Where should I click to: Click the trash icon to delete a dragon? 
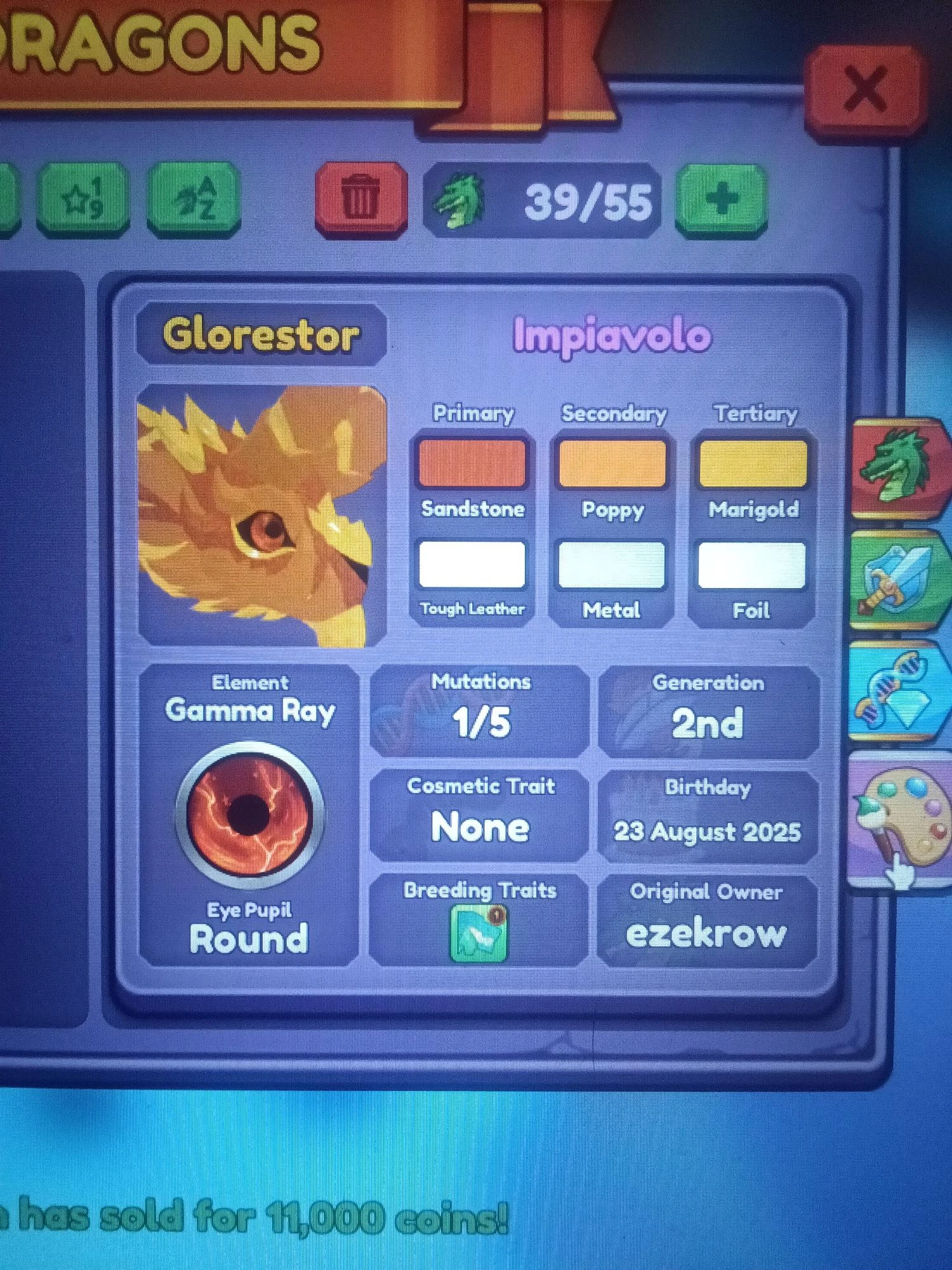click(x=362, y=198)
